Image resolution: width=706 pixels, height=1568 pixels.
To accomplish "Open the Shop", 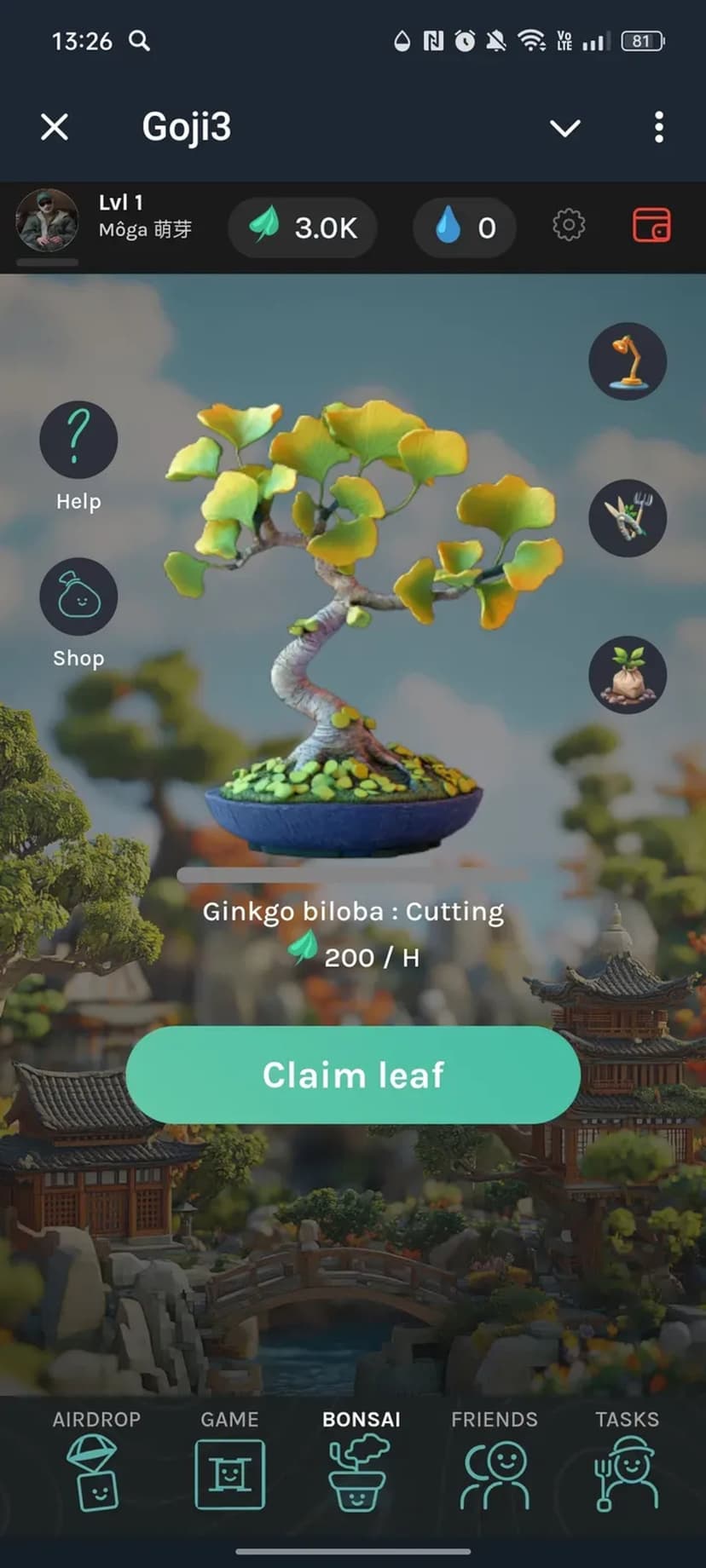I will coord(78,597).
